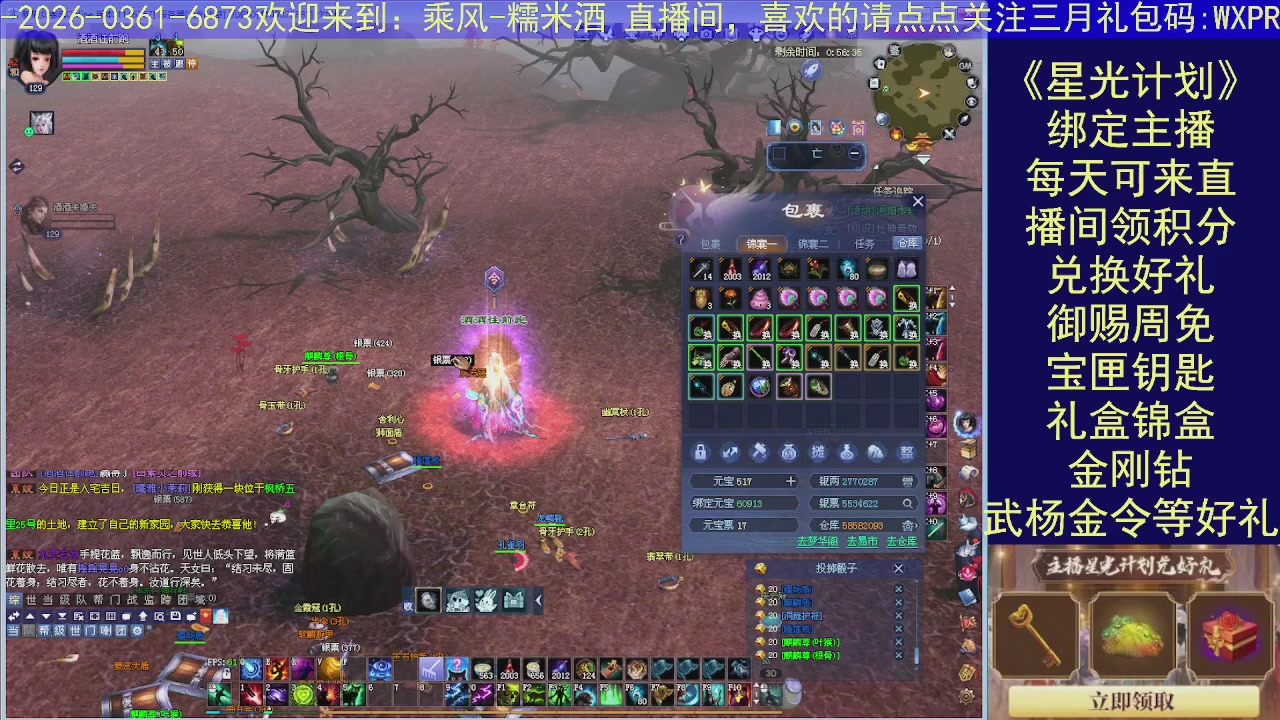1280x720 pixels.
Task: Open the GM icon right of the minimap
Action: pyautogui.click(x=965, y=66)
